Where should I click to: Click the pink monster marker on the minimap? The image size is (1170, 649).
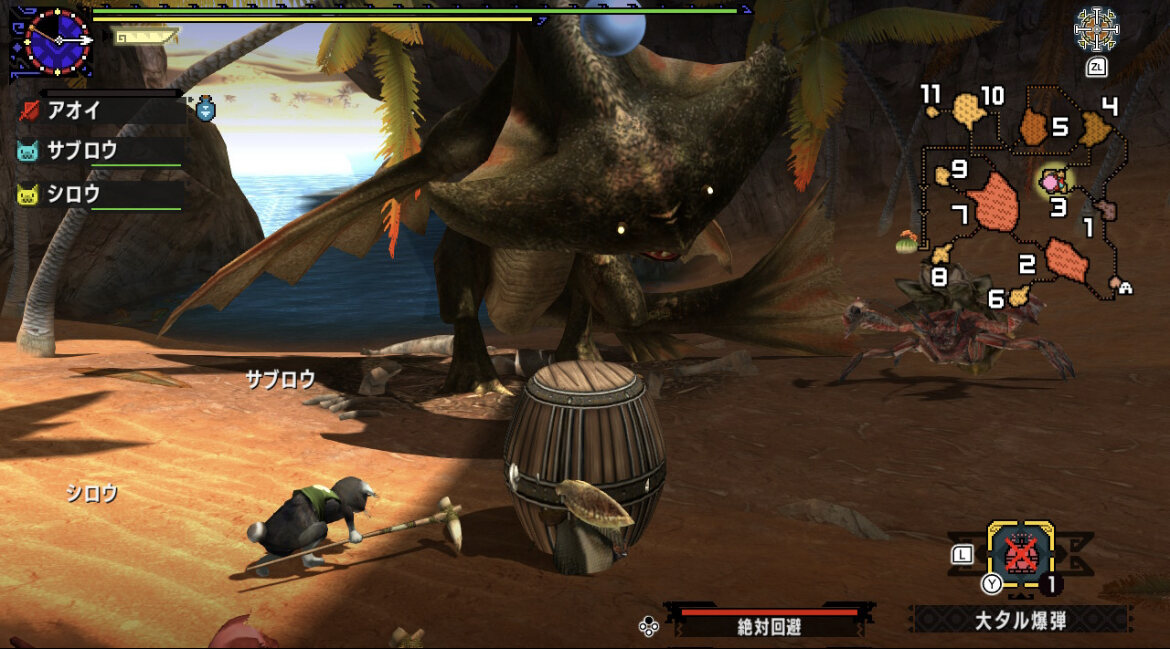coord(1051,183)
